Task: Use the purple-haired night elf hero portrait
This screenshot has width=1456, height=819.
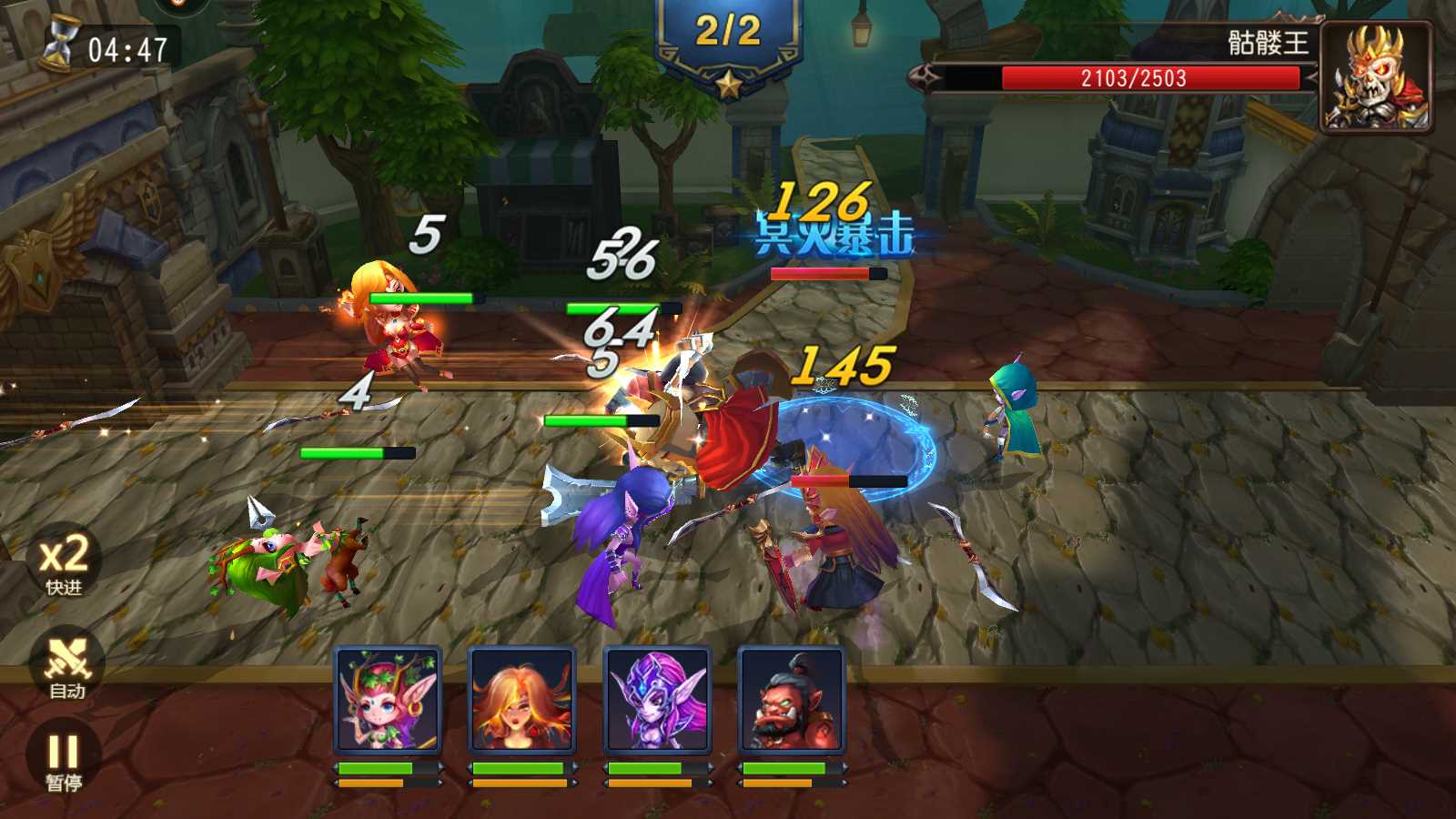Action: (x=656, y=700)
